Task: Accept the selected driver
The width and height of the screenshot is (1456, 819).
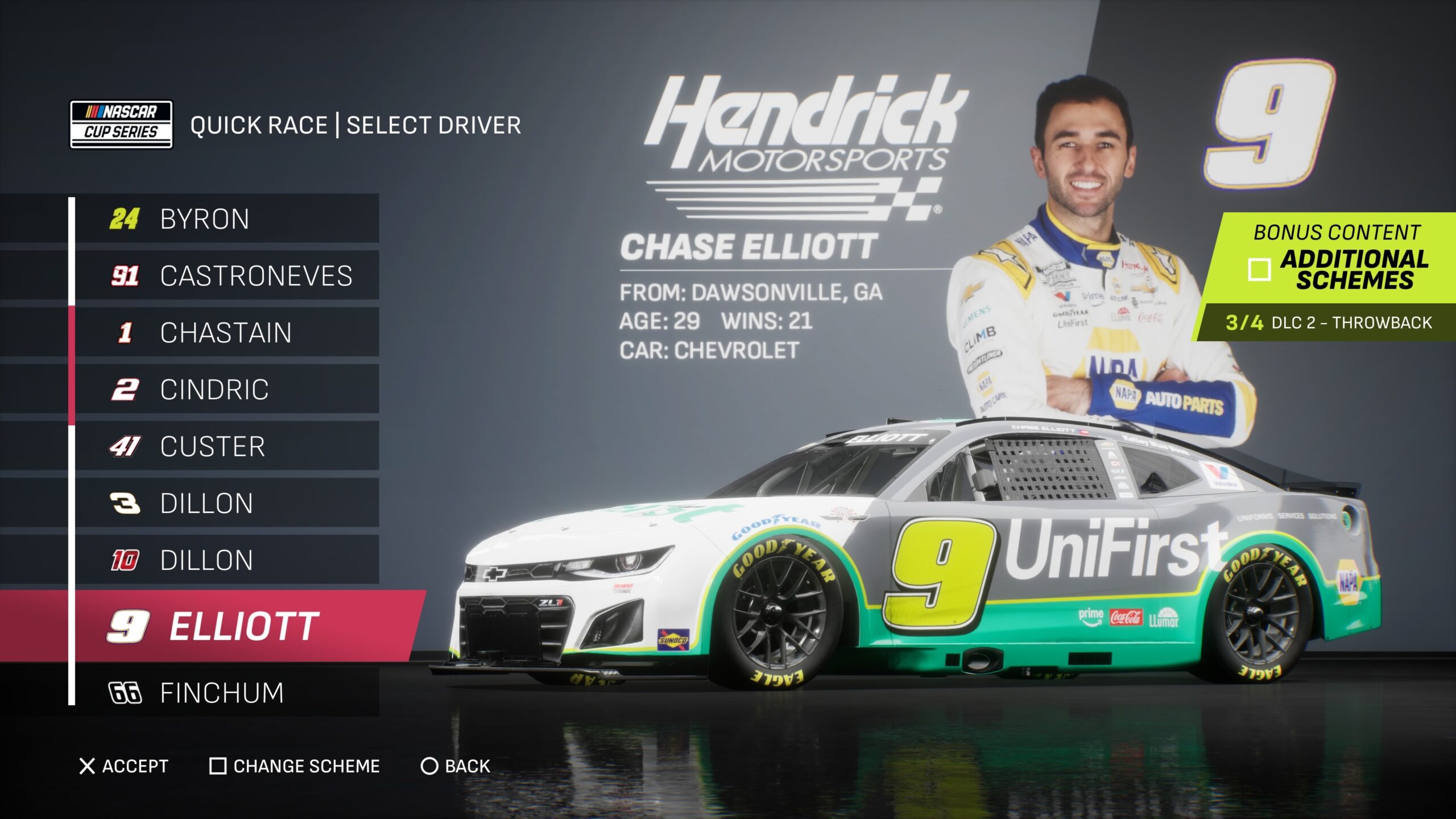Action: (x=124, y=766)
